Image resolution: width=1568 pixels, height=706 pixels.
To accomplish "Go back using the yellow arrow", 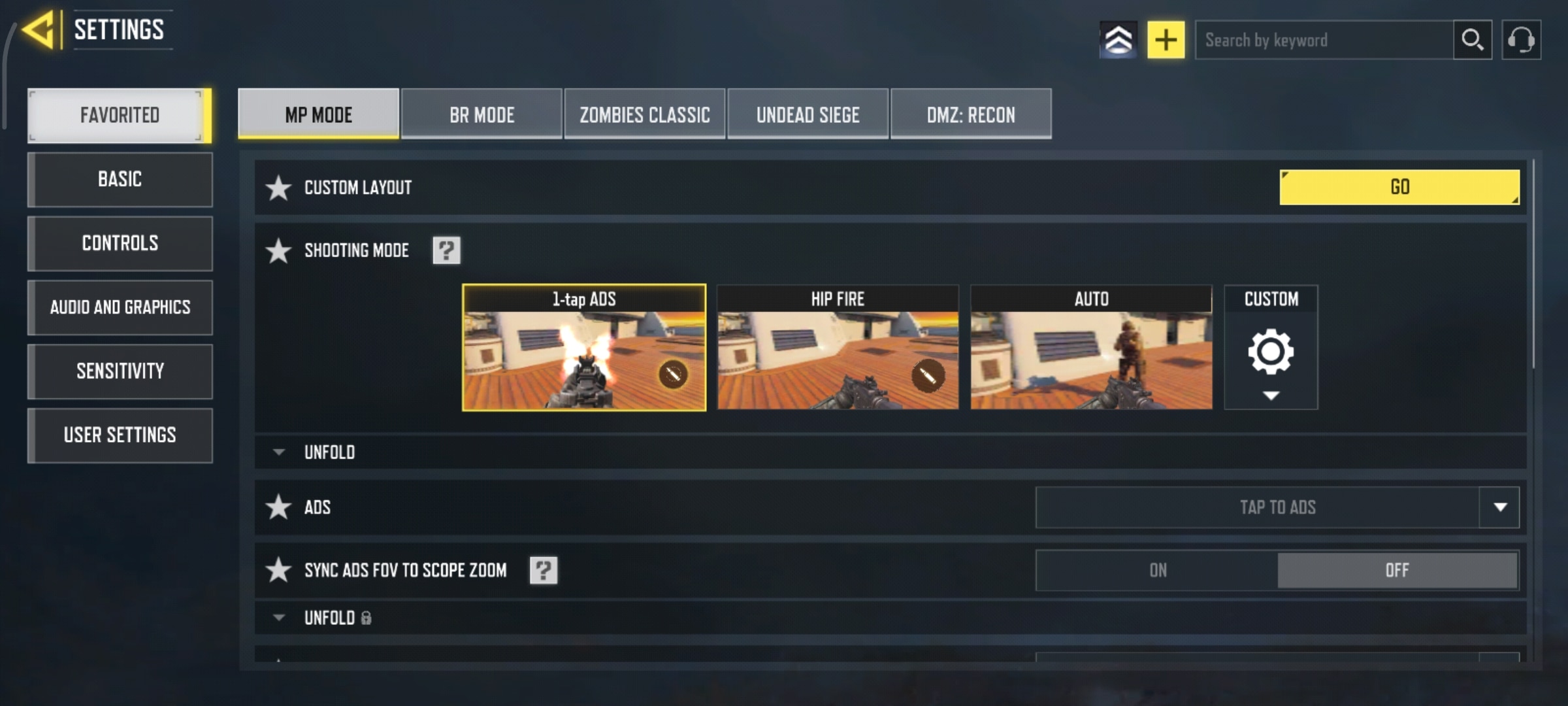I will tap(38, 30).
